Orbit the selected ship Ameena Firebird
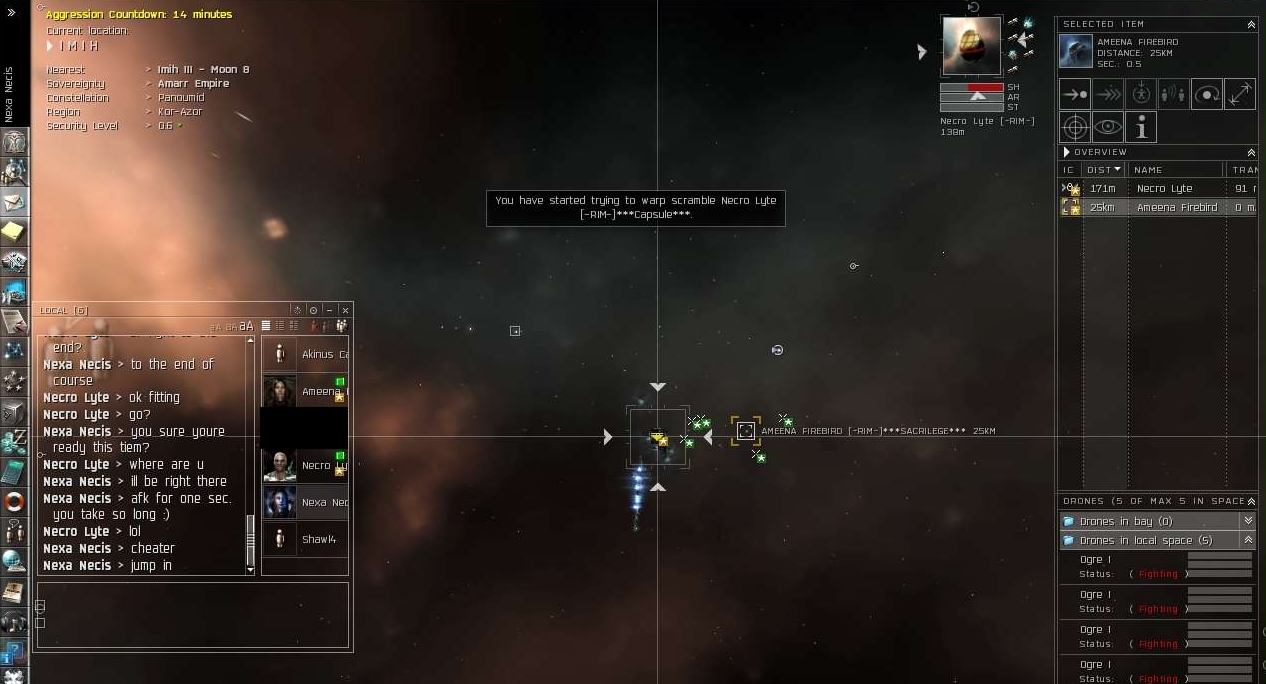1266x684 pixels. coord(1207,94)
